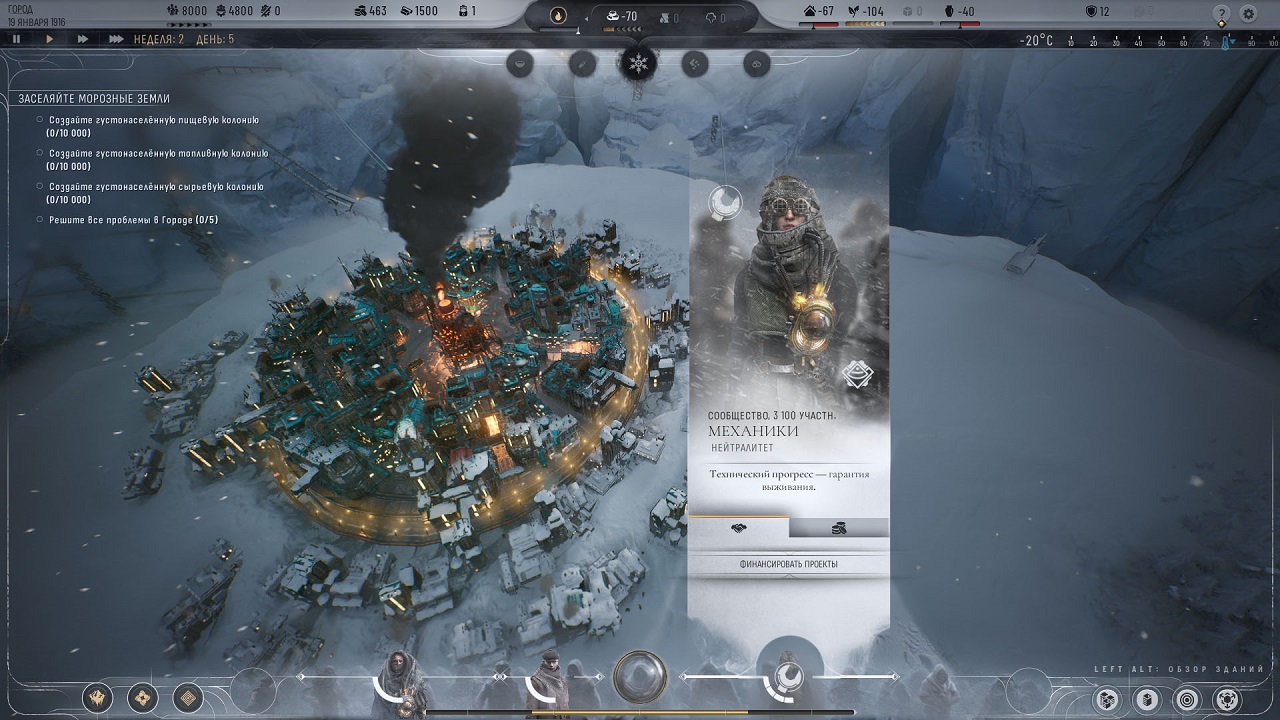Screen dimensions: 1280x720
Task: Open the tiled grid icon in the bottom-left toolbar
Action: pyautogui.click(x=187, y=698)
